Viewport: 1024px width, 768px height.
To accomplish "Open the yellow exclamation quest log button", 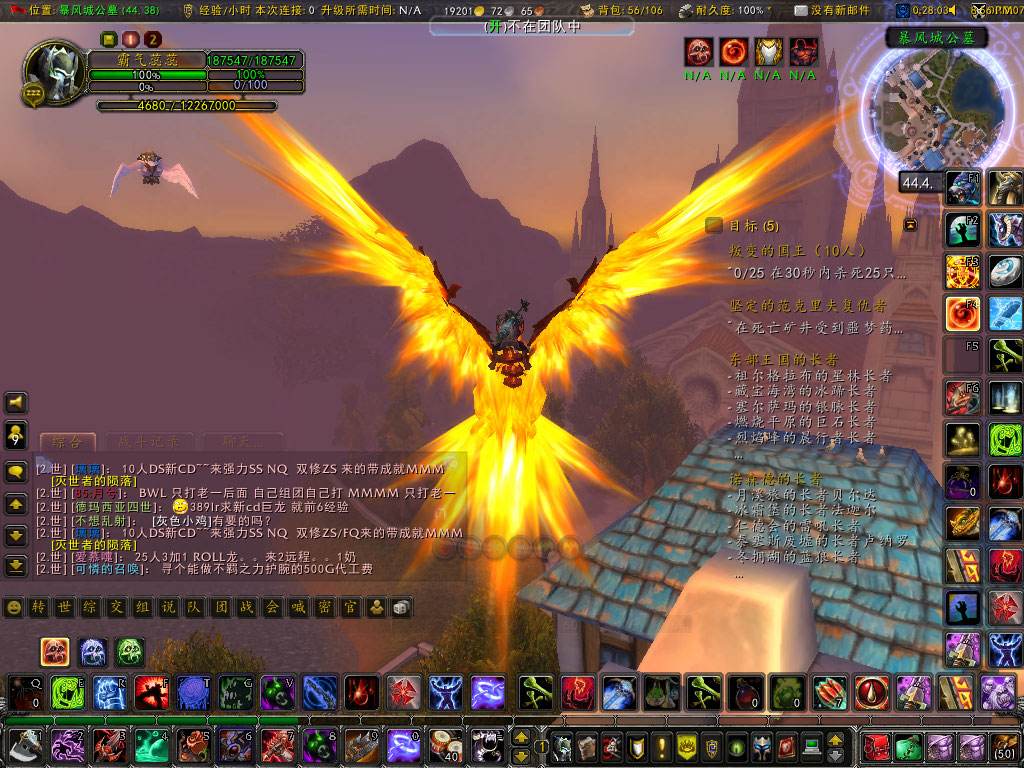I will tap(659, 746).
